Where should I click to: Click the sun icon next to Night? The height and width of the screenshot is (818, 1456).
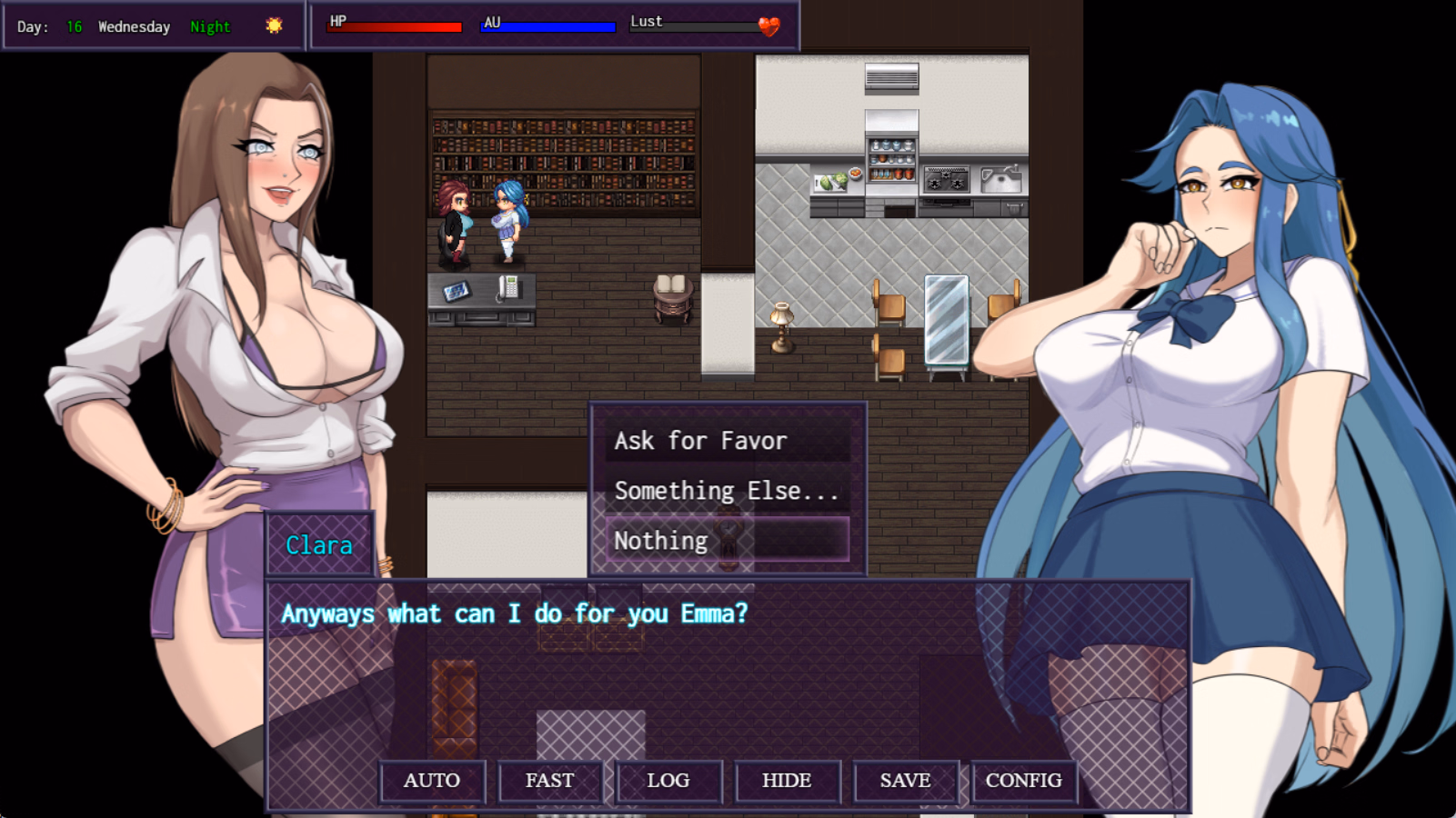pos(274,25)
